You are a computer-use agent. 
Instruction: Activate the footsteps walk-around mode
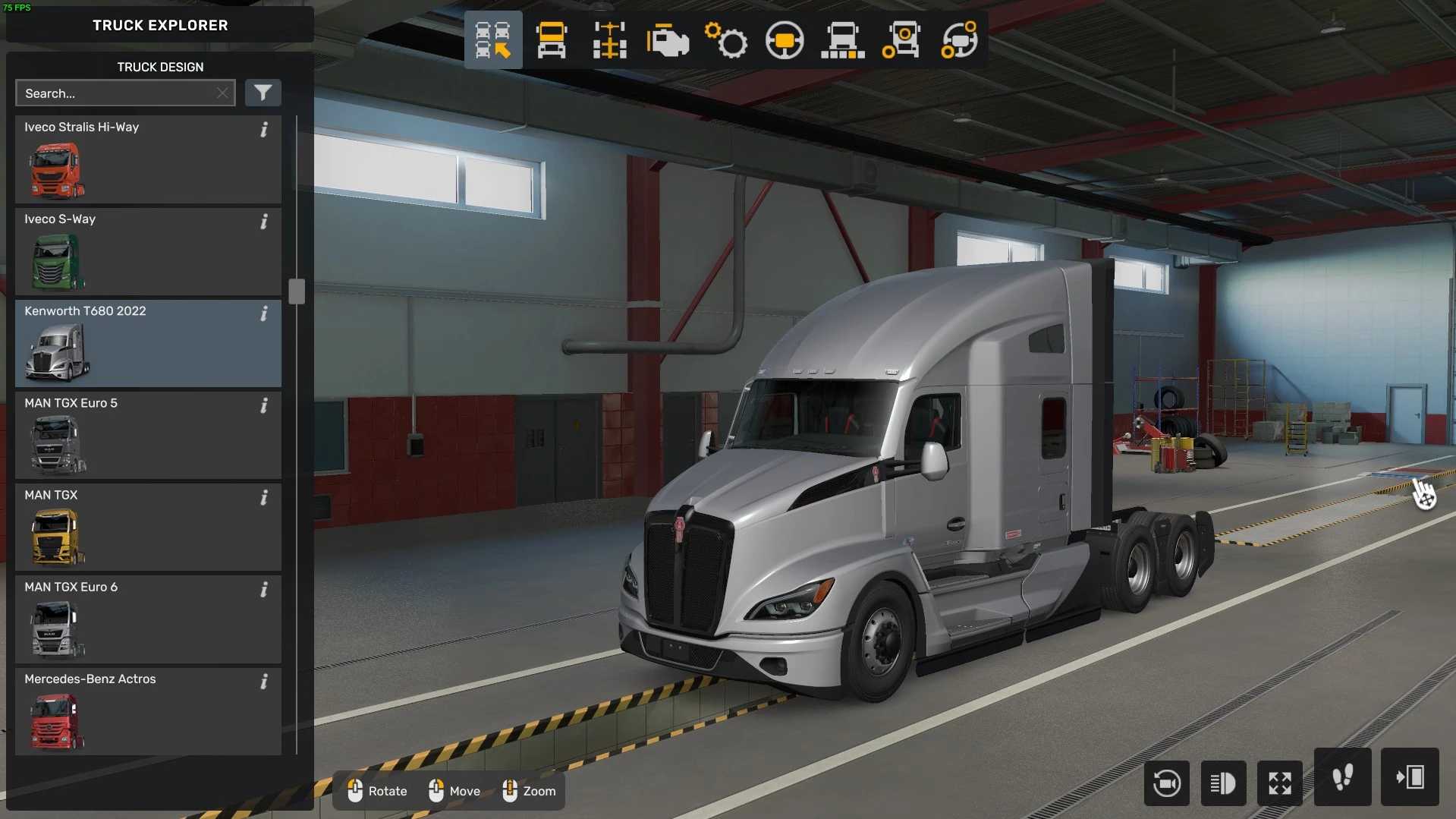coord(1342,777)
